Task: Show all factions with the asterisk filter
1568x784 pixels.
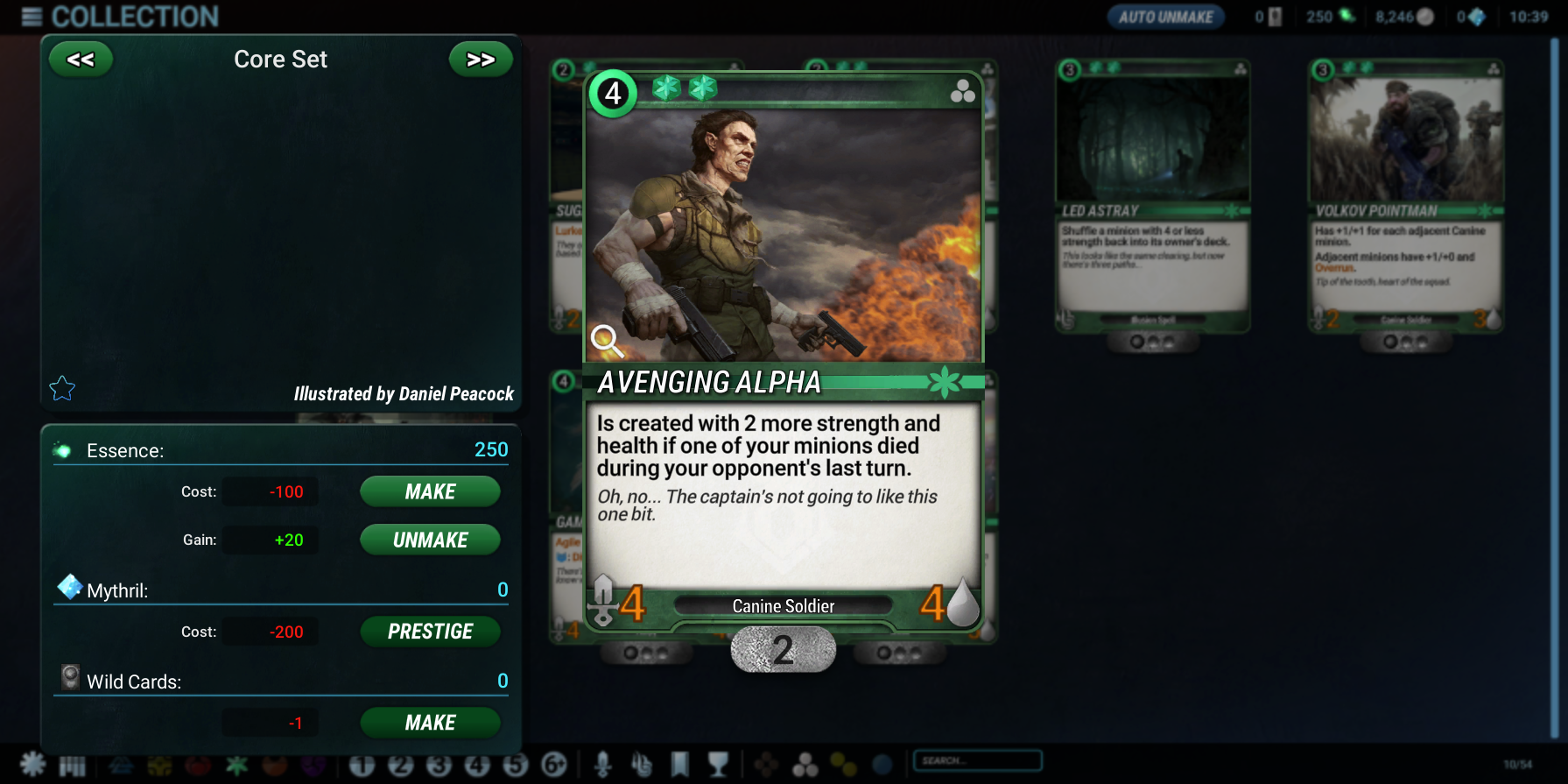Action: click(33, 765)
